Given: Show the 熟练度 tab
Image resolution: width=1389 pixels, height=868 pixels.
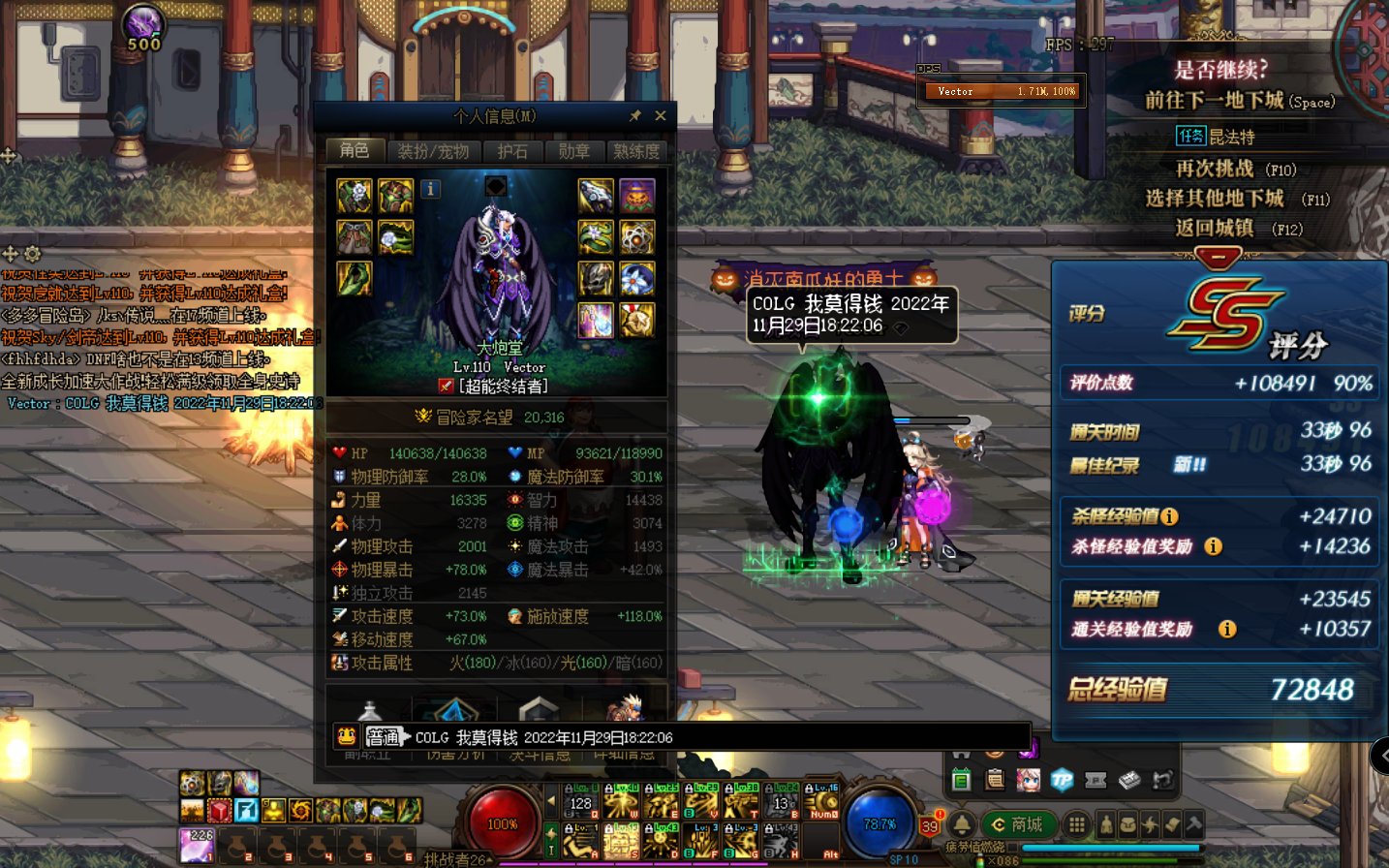Looking at the screenshot, I should pos(636,151).
